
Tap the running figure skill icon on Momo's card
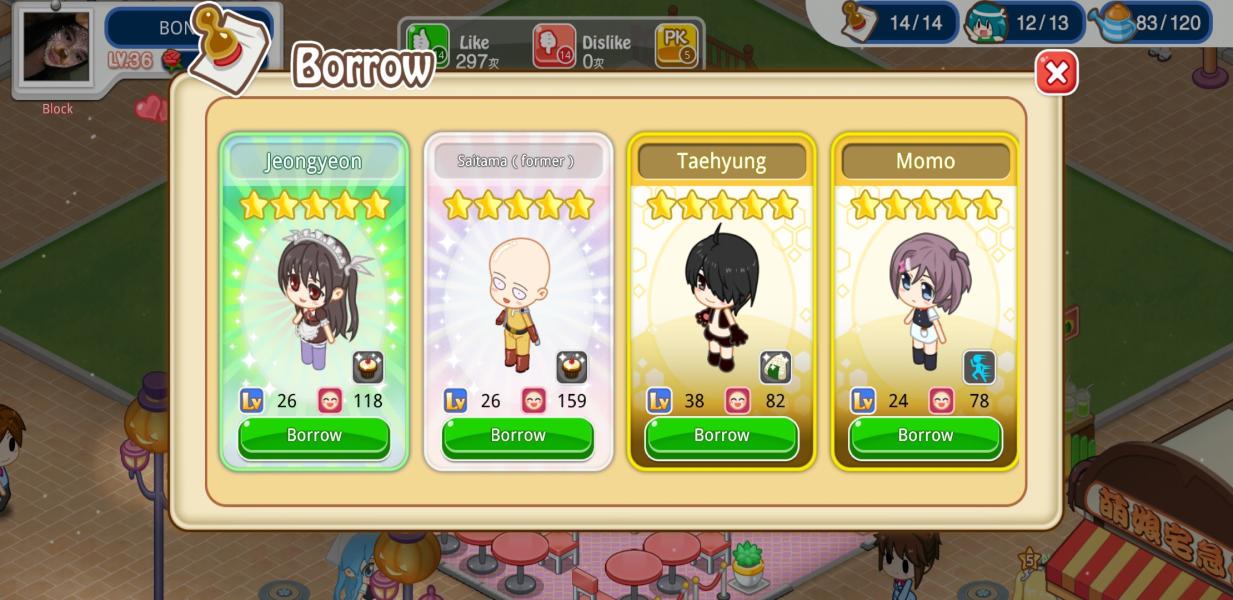(x=979, y=367)
